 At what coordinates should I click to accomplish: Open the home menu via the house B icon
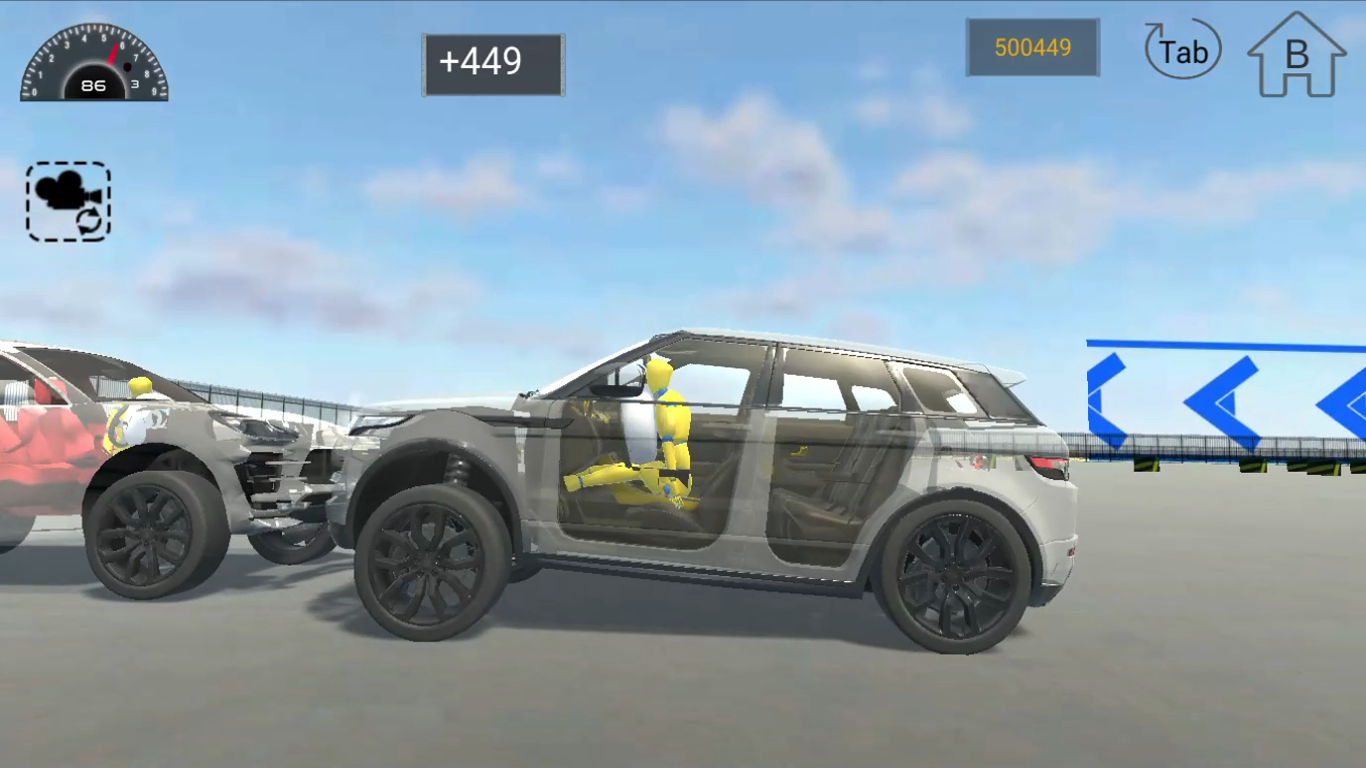(x=1297, y=55)
